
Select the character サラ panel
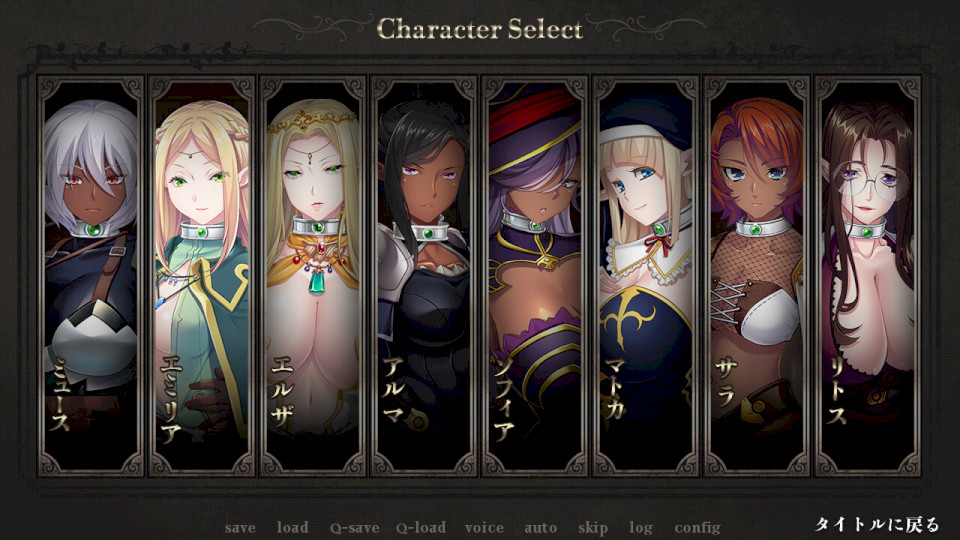pyautogui.click(x=756, y=275)
